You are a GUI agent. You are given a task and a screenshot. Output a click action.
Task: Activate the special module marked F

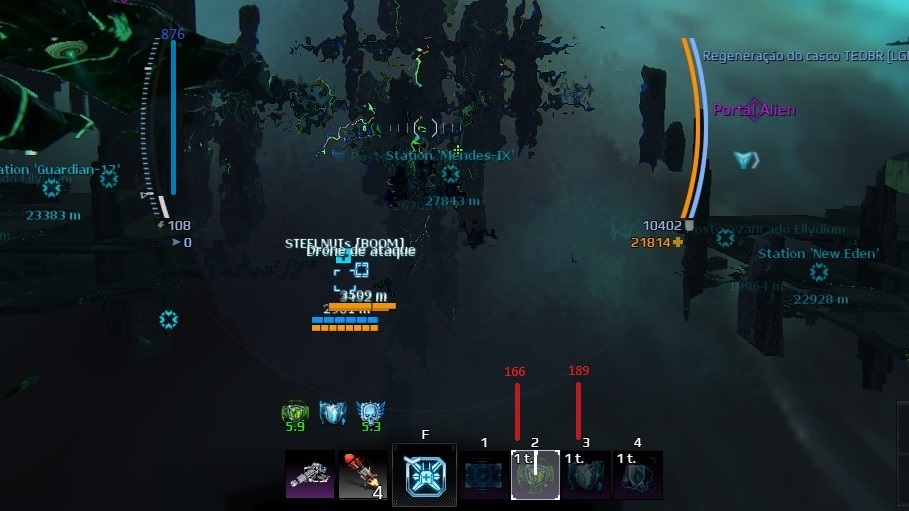coord(424,474)
